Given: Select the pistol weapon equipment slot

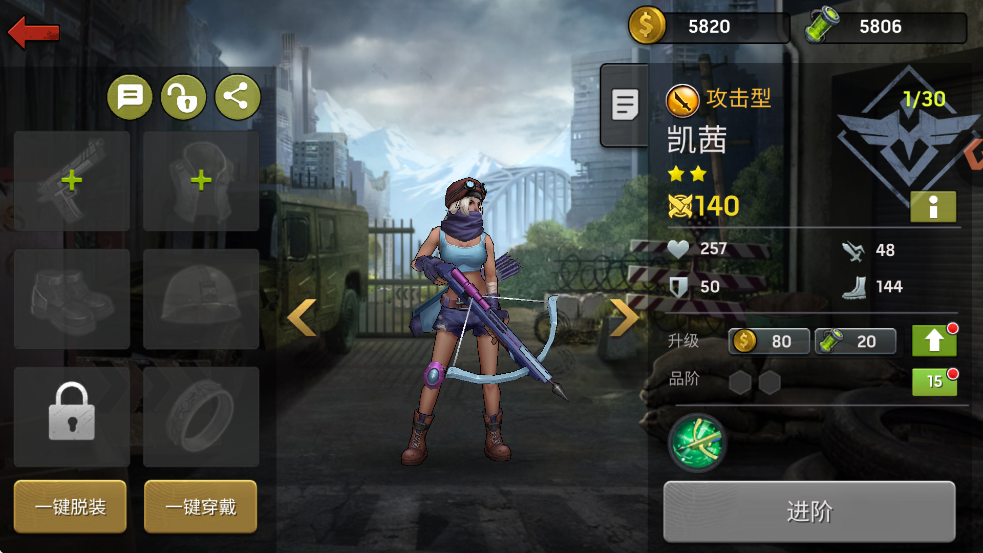Looking at the screenshot, I should (72, 181).
